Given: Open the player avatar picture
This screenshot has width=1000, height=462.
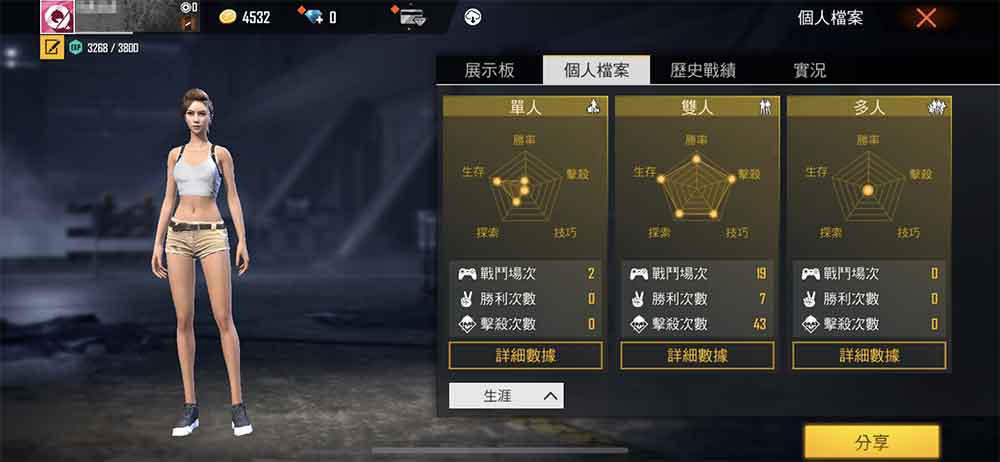Looking at the screenshot, I should tap(58, 16).
